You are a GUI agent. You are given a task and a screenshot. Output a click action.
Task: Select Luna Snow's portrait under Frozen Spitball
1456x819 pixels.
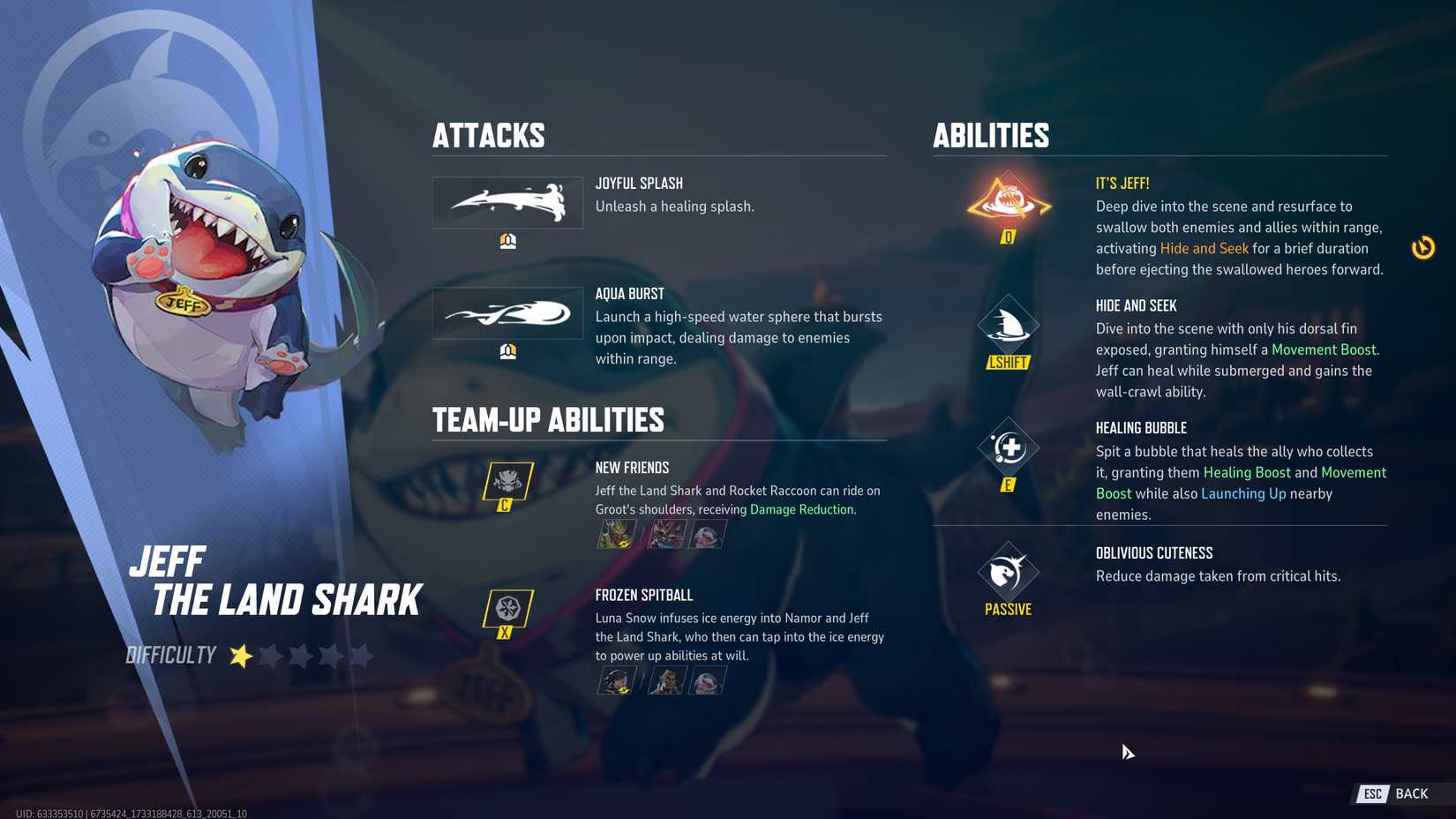(x=617, y=680)
